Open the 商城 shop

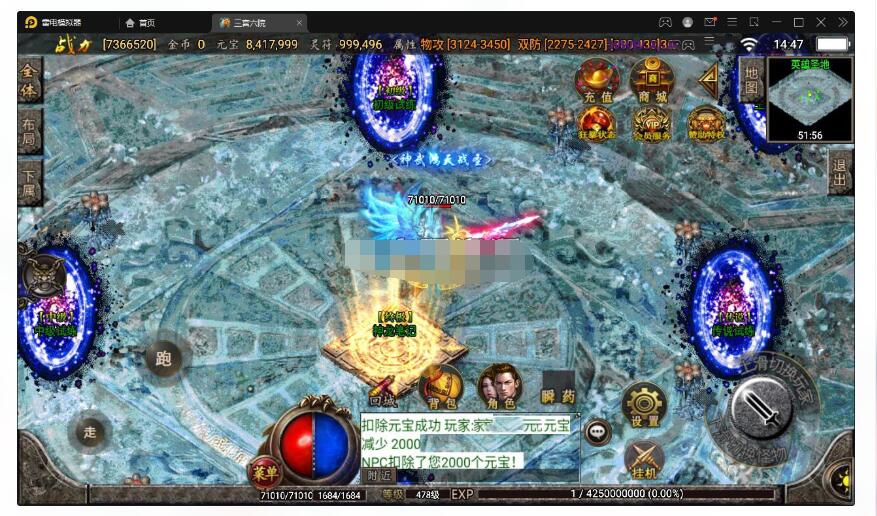(x=651, y=80)
